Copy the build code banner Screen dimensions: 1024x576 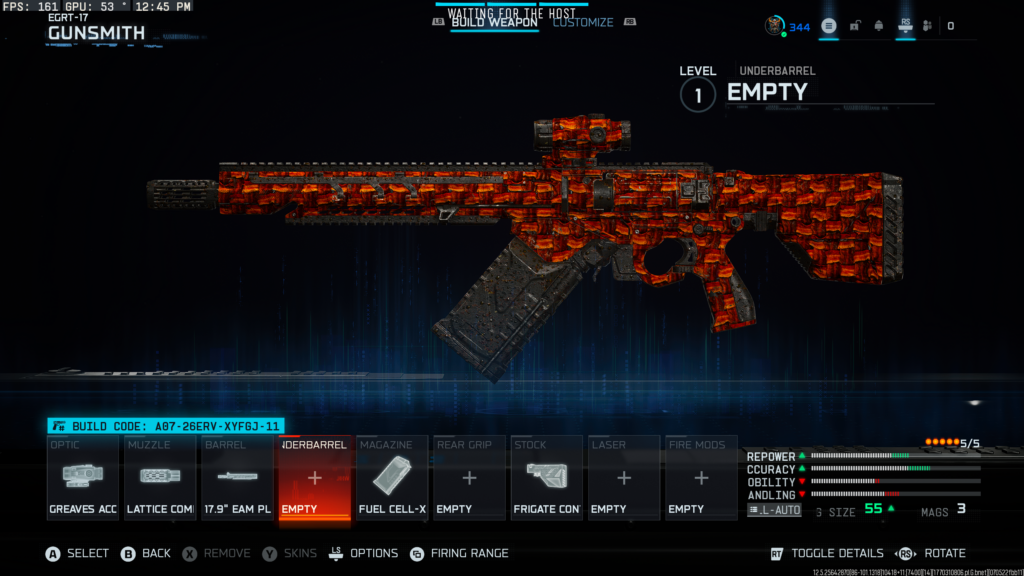(166, 426)
